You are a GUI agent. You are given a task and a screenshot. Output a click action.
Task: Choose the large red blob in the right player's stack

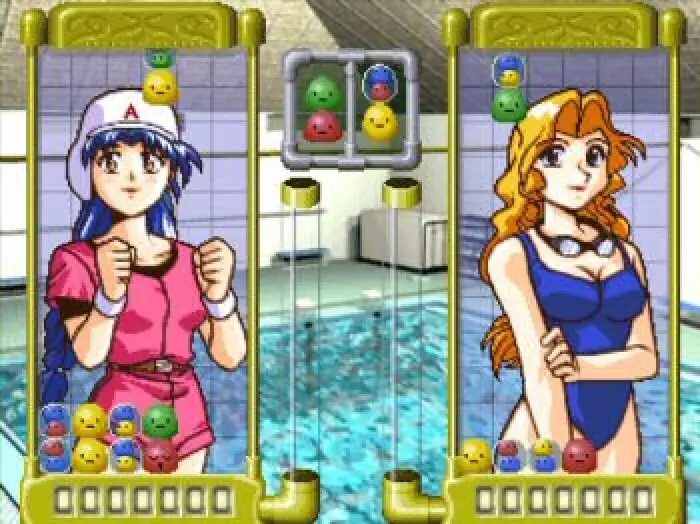click(579, 455)
